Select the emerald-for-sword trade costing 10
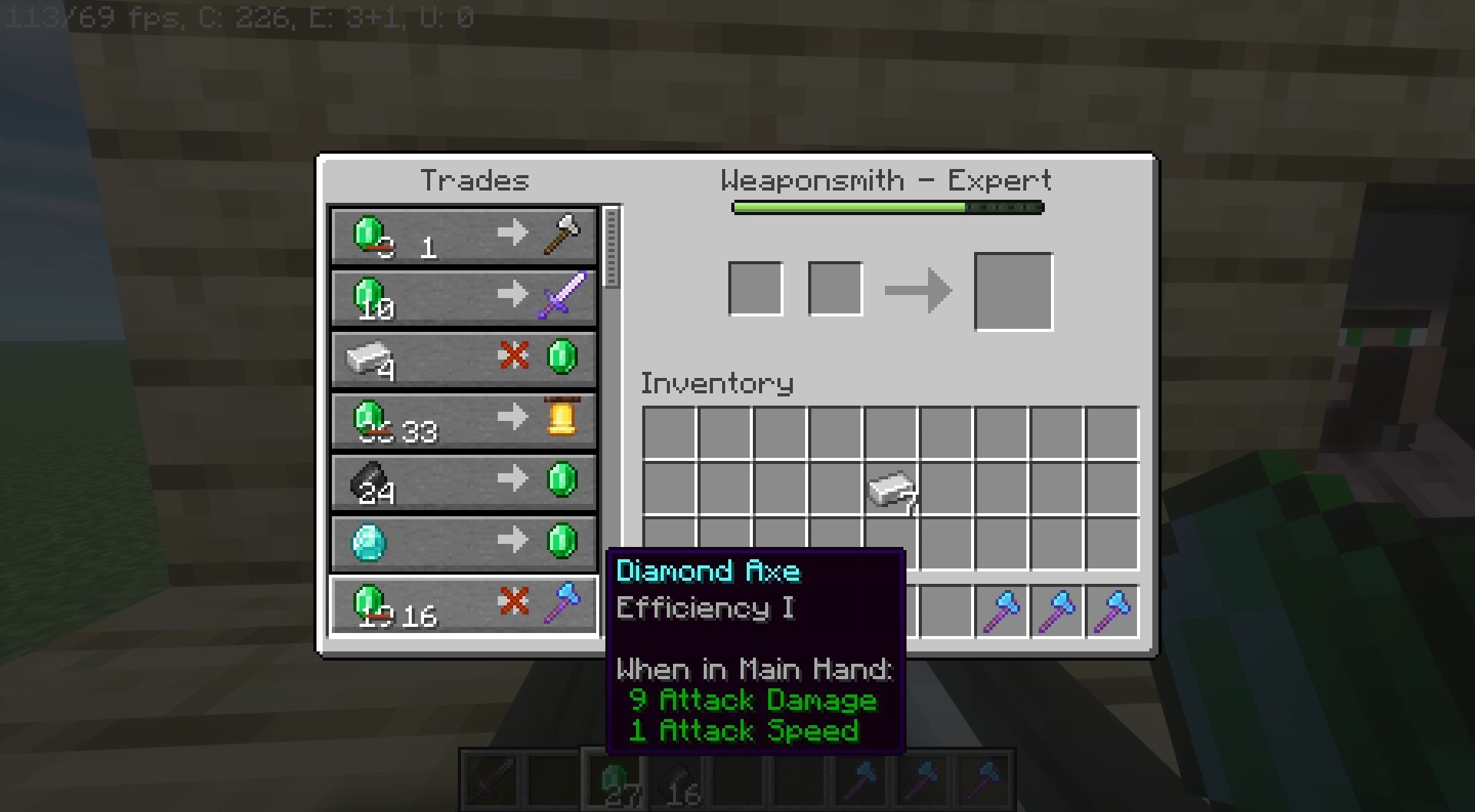The image size is (1475, 812). pyautogui.click(x=463, y=297)
